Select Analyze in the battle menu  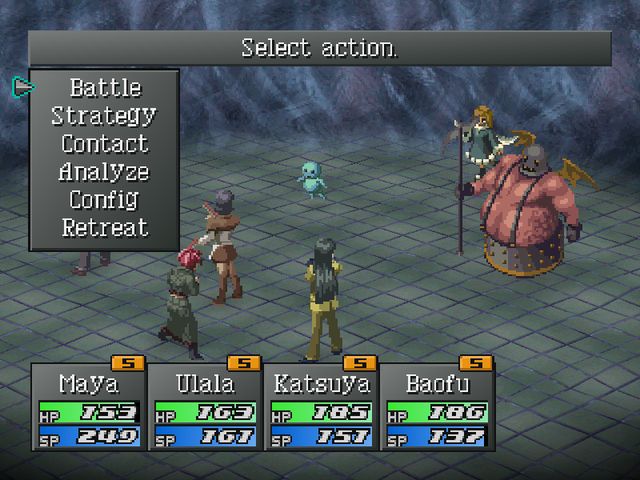point(104,172)
